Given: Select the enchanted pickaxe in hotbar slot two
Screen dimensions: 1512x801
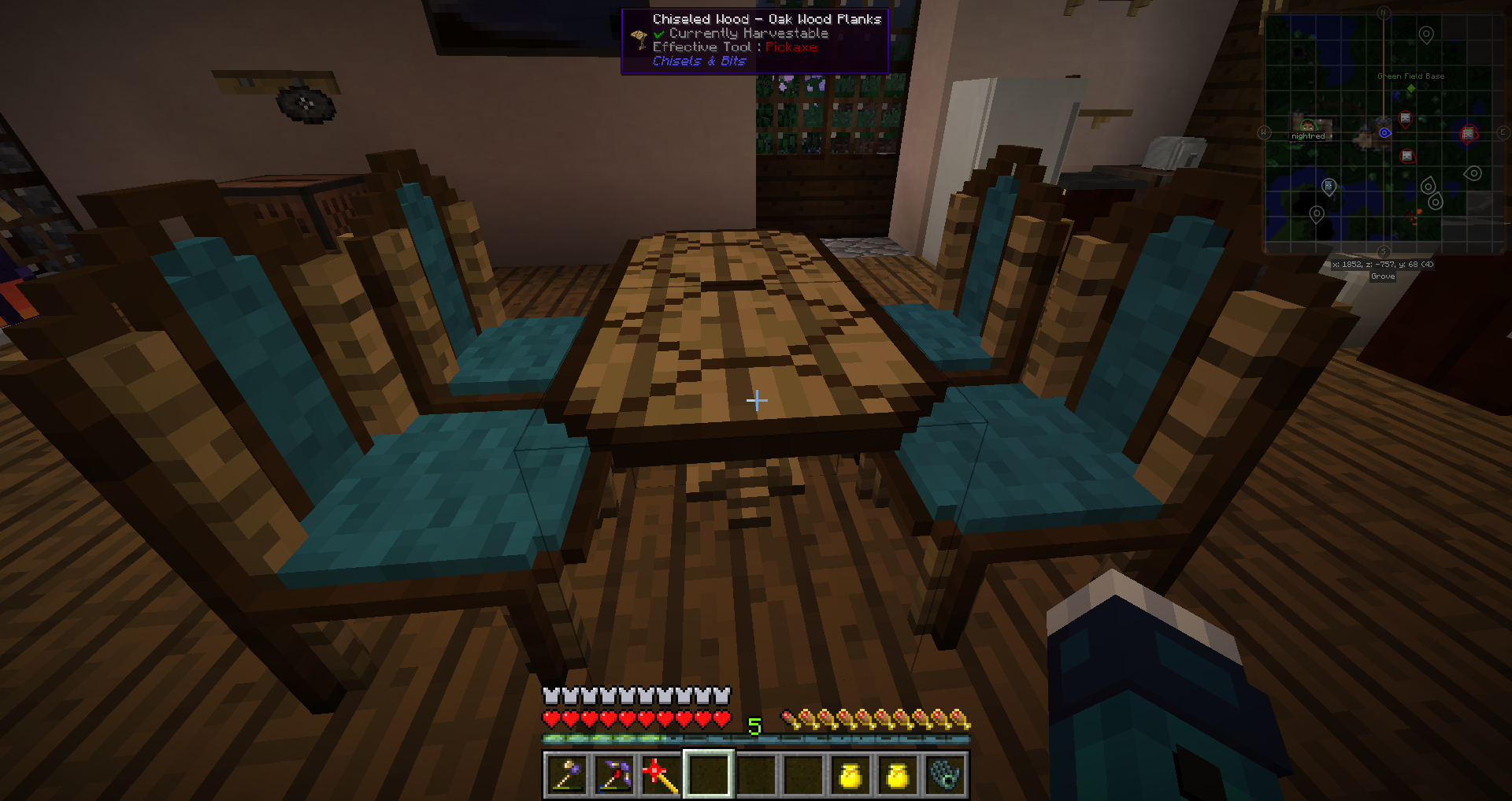Looking at the screenshot, I should click(x=615, y=777).
